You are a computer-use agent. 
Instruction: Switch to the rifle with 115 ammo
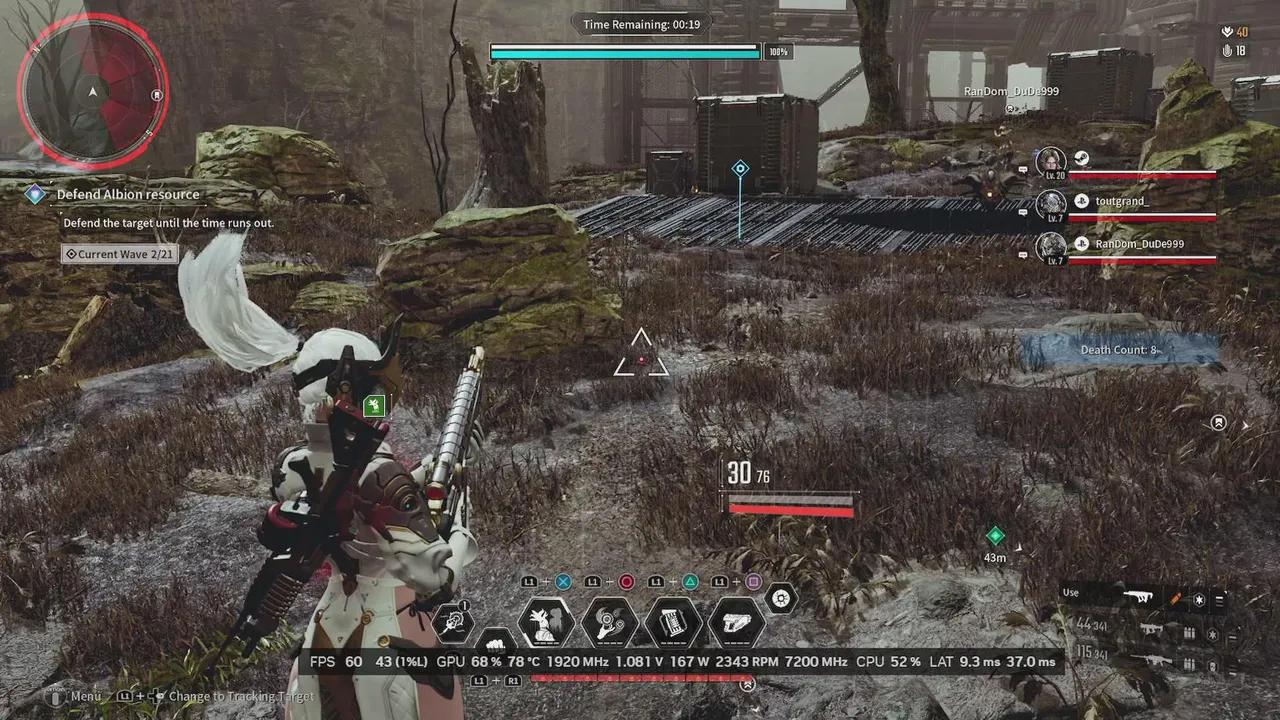[1150, 660]
